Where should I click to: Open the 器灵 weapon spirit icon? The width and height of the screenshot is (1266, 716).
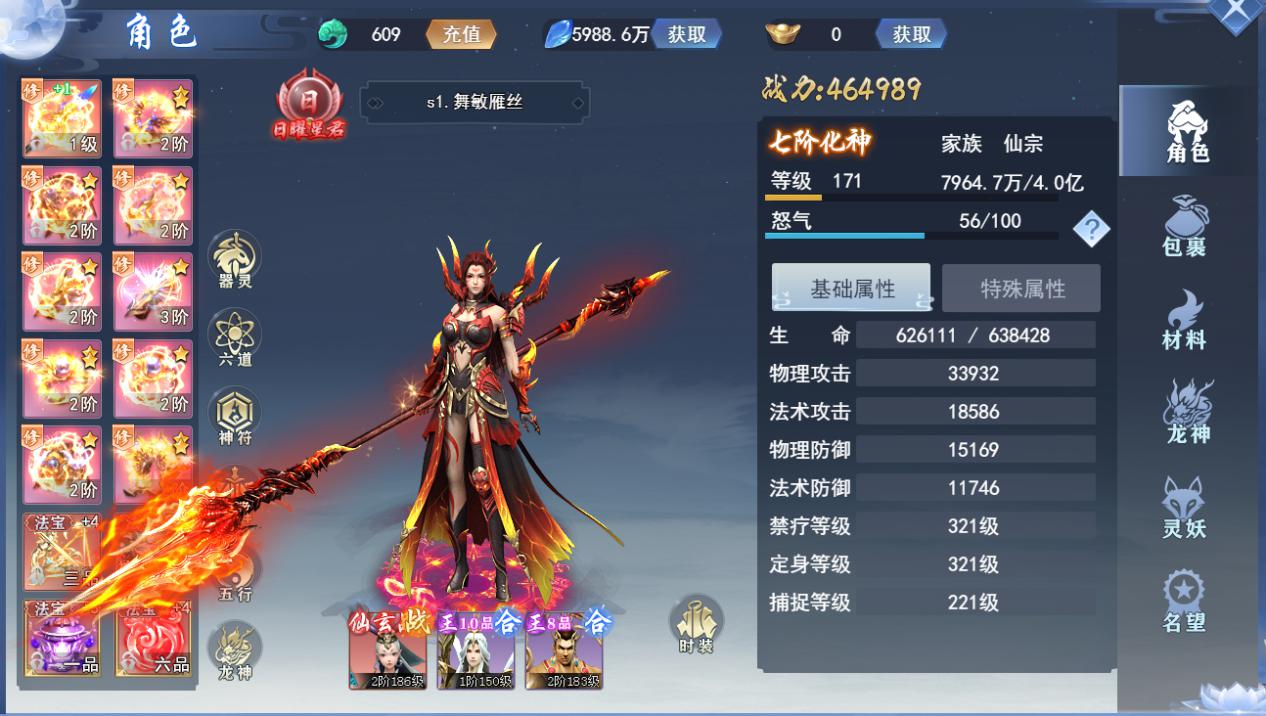pyautogui.click(x=235, y=259)
